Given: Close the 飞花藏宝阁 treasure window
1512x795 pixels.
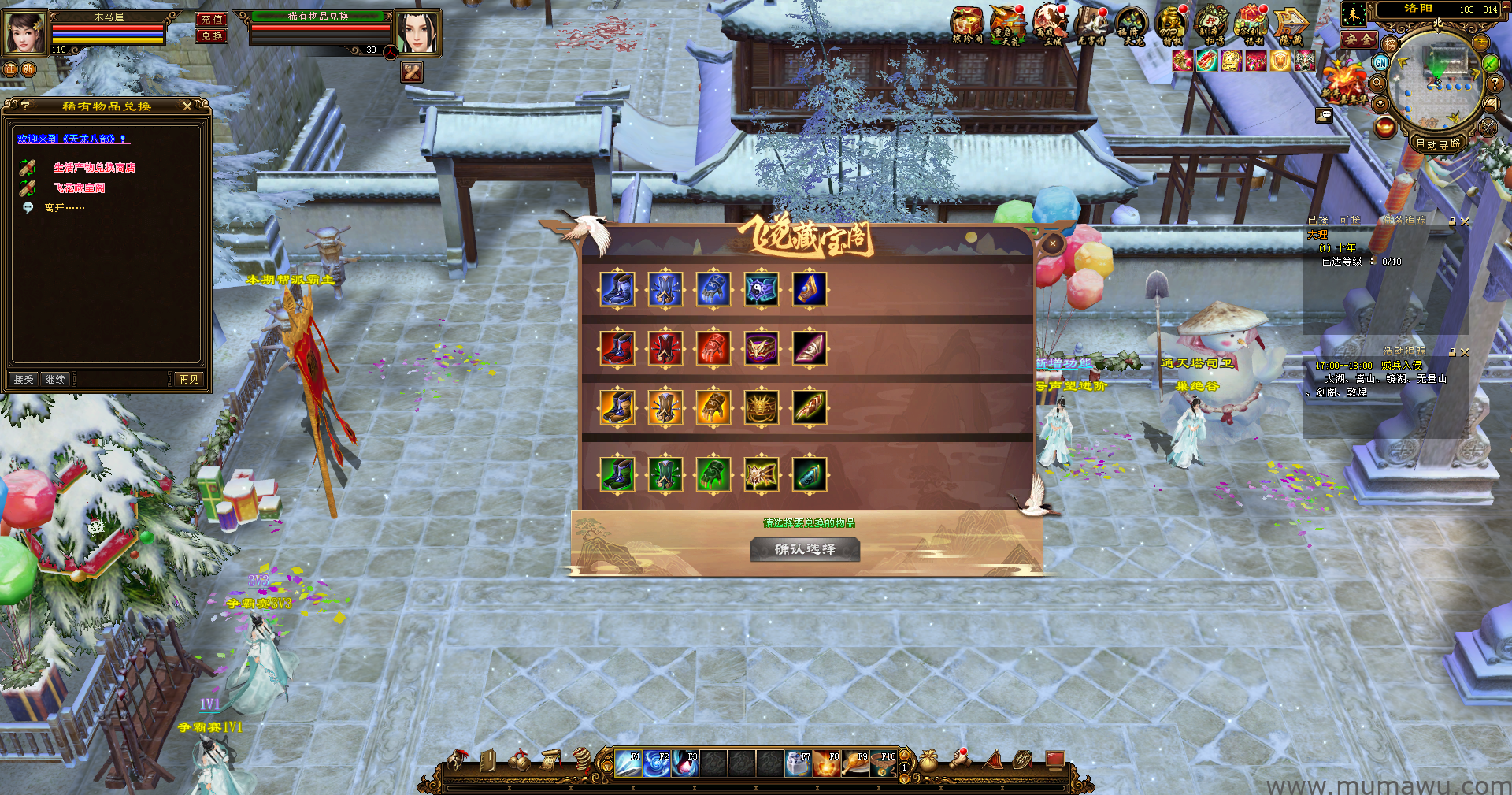Looking at the screenshot, I should (1053, 244).
